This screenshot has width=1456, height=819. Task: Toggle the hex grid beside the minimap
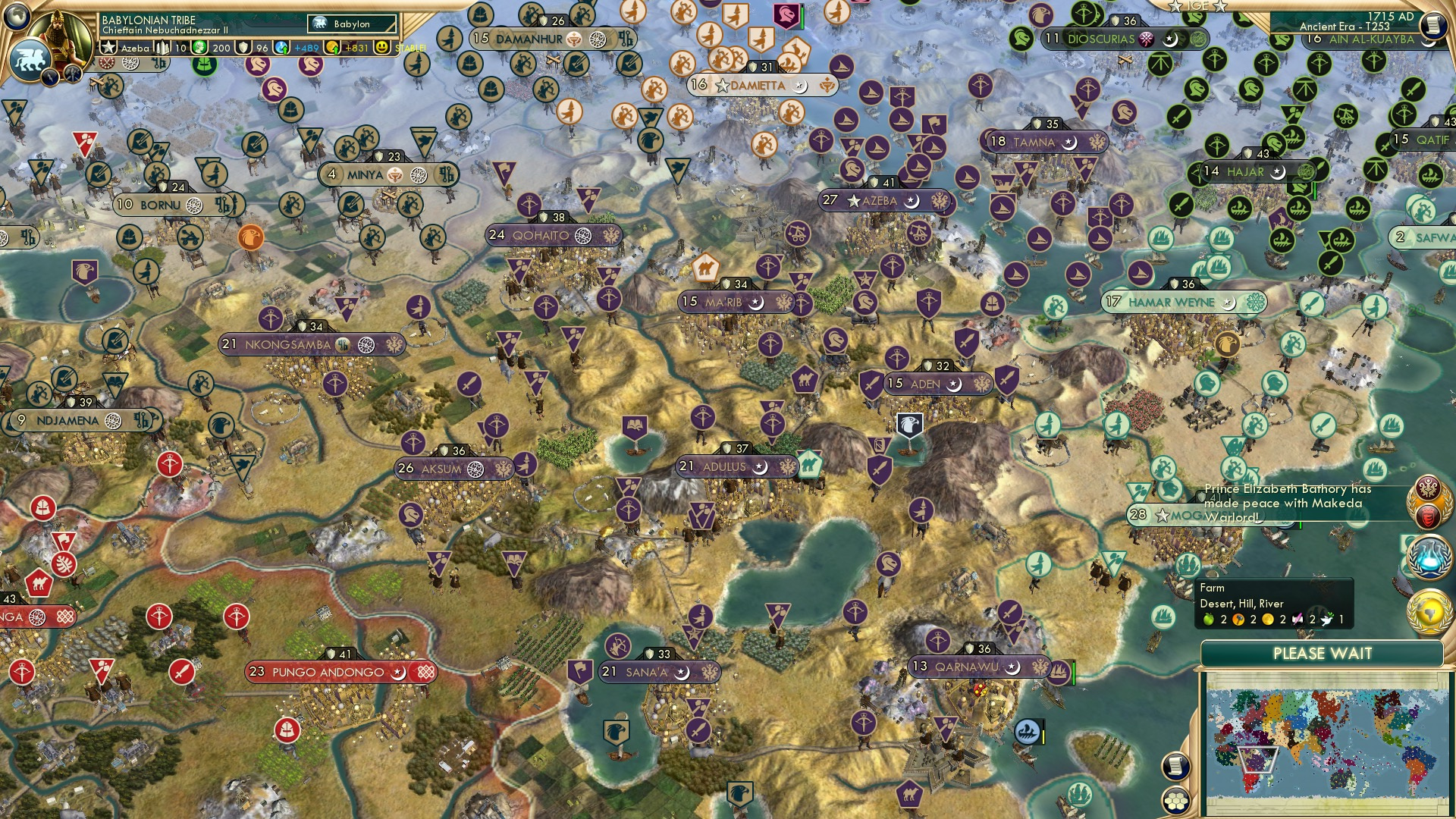[1175, 801]
